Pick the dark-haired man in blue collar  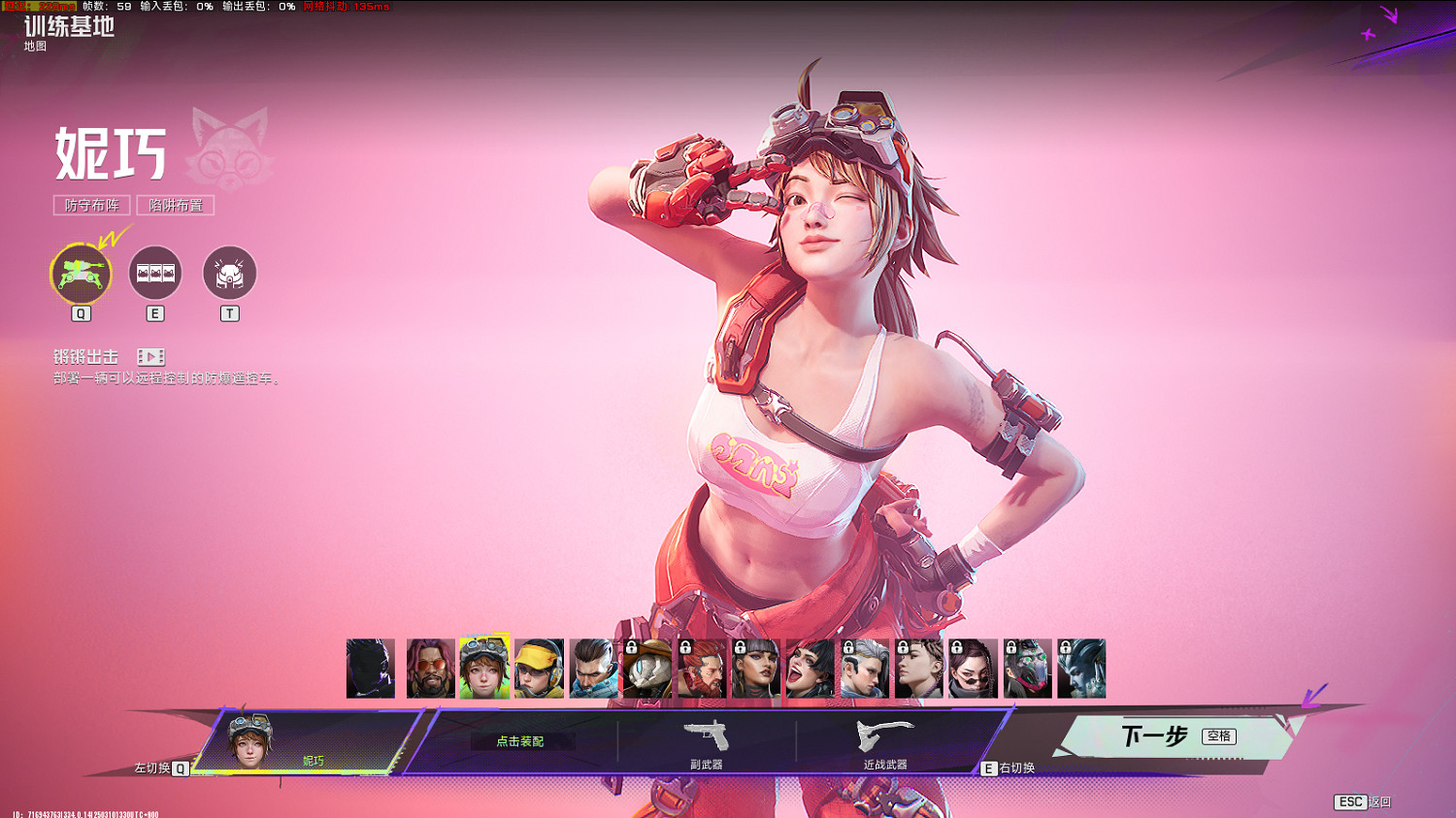click(593, 669)
